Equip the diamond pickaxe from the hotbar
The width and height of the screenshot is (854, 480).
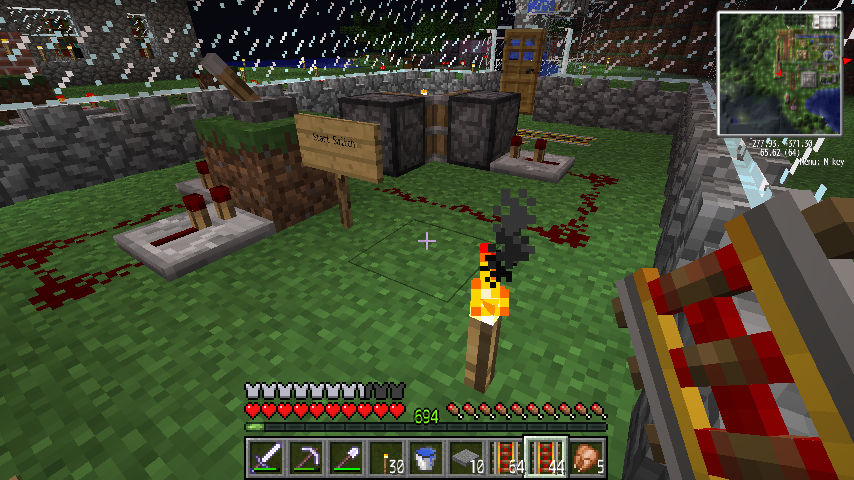(305, 458)
